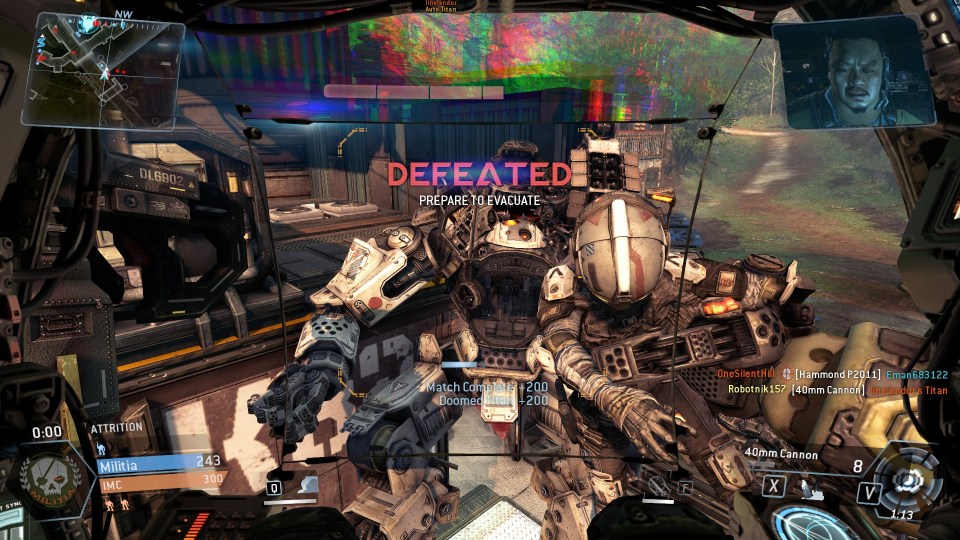Image resolution: width=960 pixels, height=540 pixels.
Task: Select the titan core ability dial
Action: pyautogui.click(x=908, y=480)
